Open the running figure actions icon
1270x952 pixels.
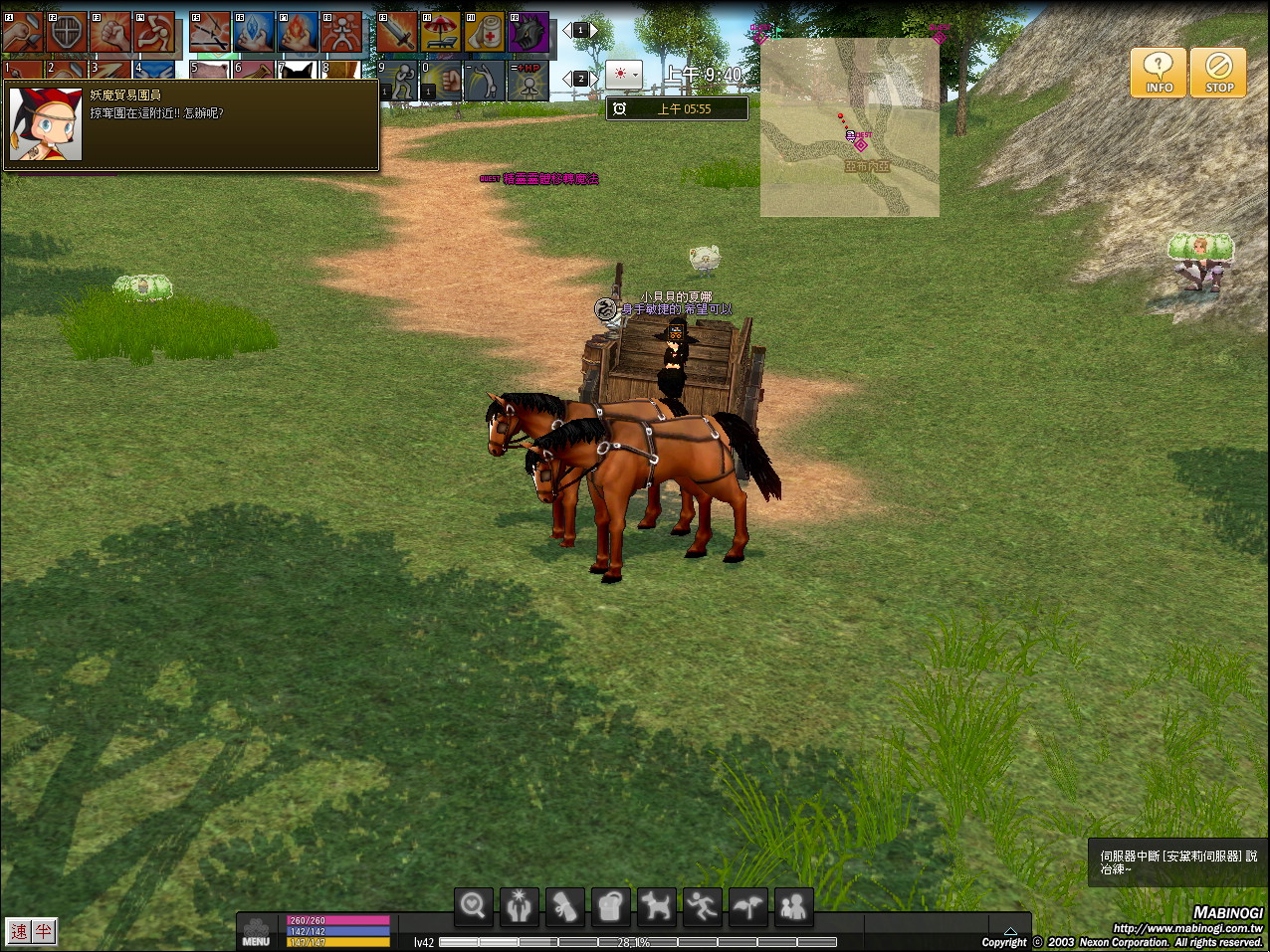click(702, 906)
